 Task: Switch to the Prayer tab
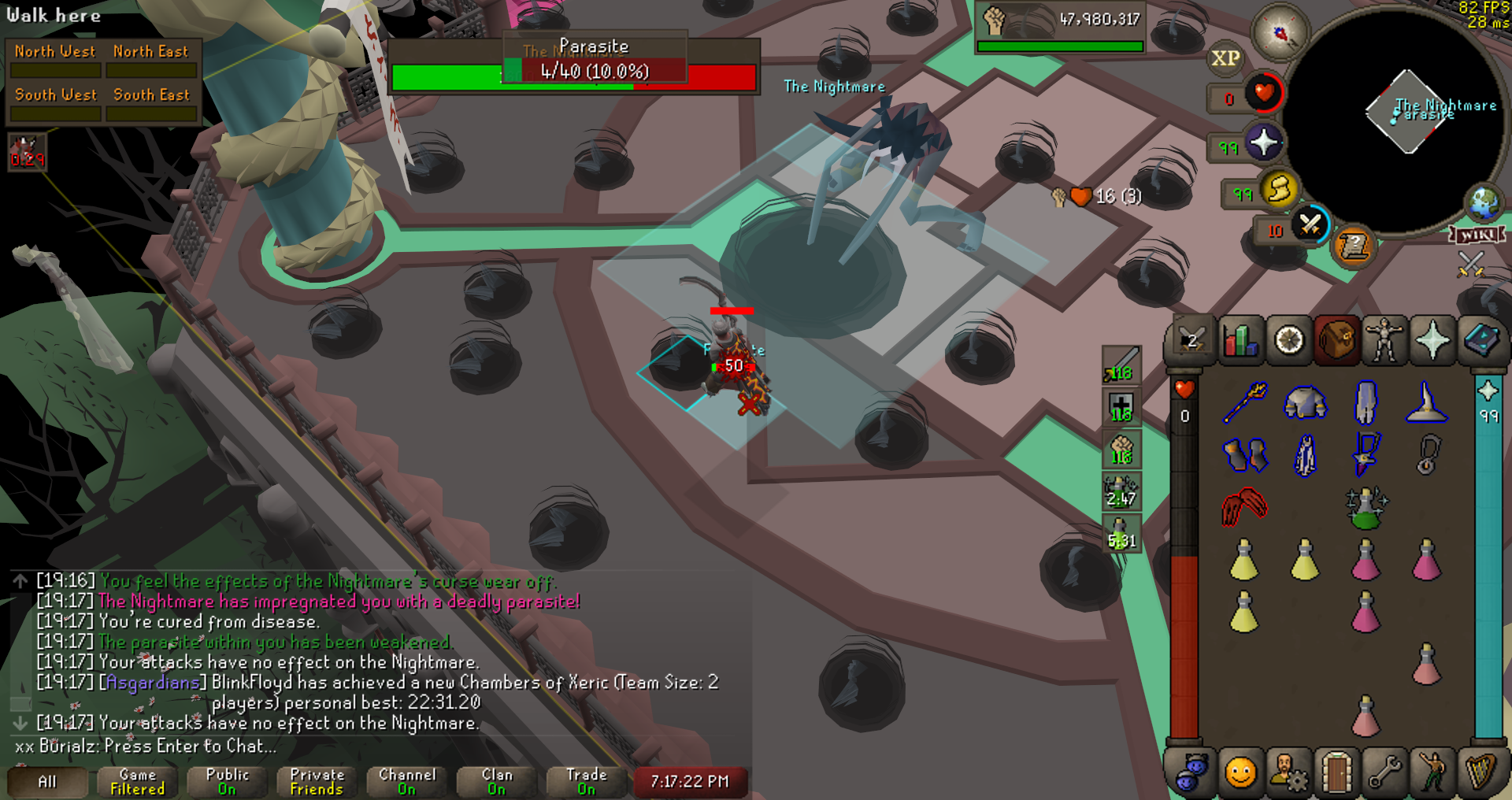pos(1432,341)
